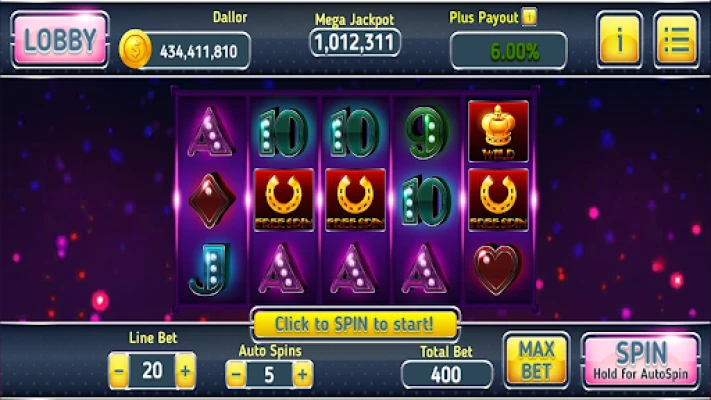Click the Plus Payout info icon
This screenshot has width=711, height=400.
[x=530, y=17]
